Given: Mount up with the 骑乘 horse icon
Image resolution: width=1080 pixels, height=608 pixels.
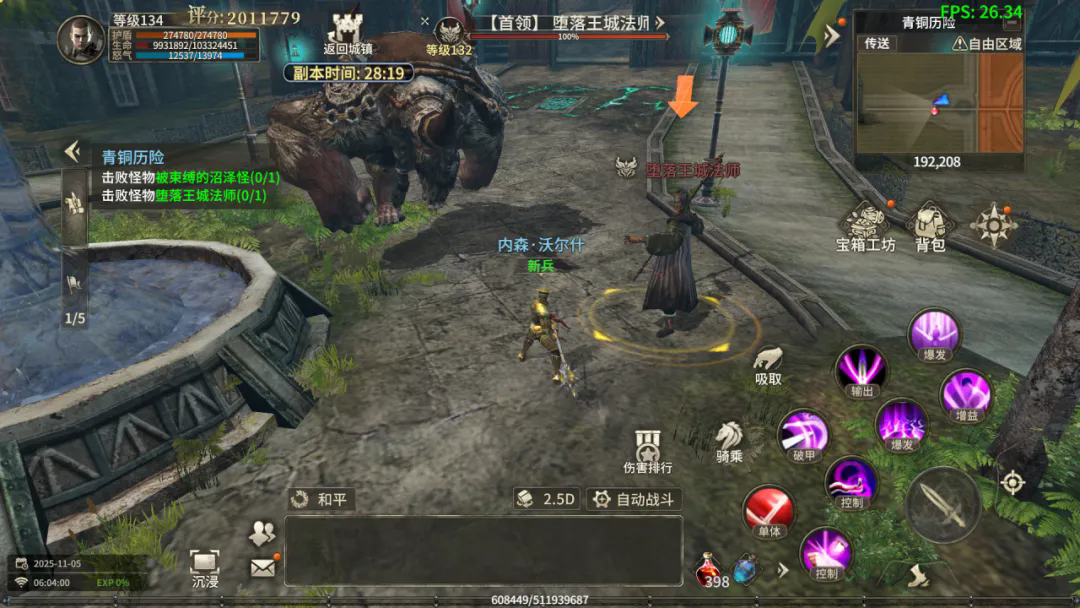Looking at the screenshot, I should tap(729, 440).
